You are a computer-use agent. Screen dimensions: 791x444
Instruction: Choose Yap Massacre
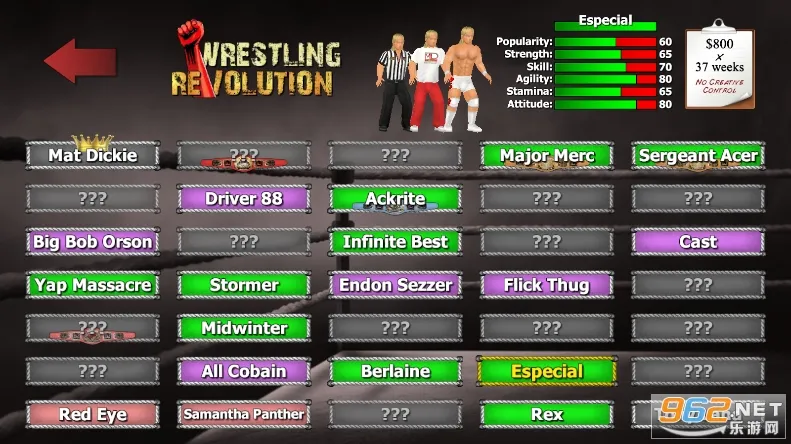coord(93,285)
